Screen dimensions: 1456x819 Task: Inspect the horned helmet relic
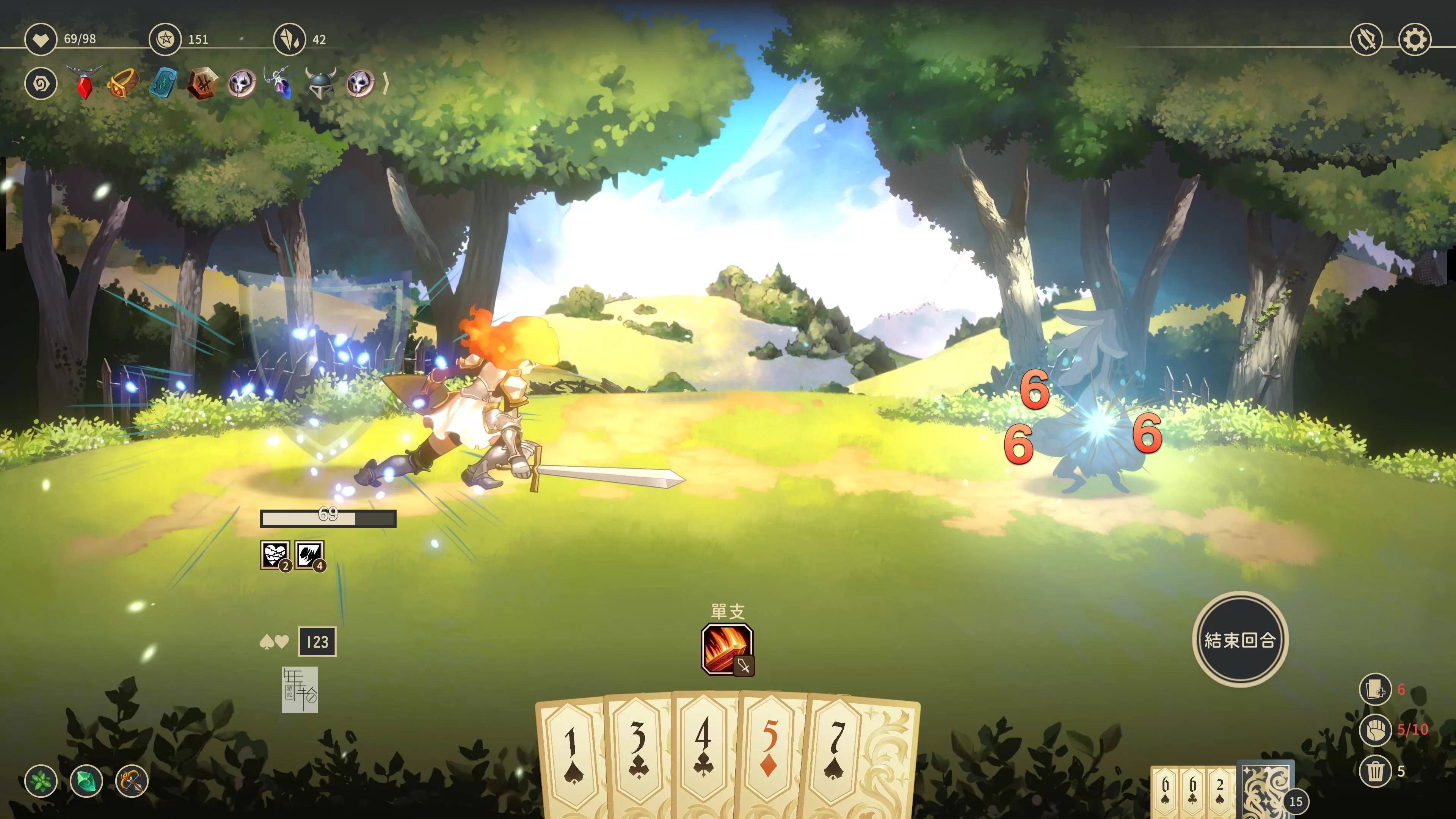[x=320, y=84]
